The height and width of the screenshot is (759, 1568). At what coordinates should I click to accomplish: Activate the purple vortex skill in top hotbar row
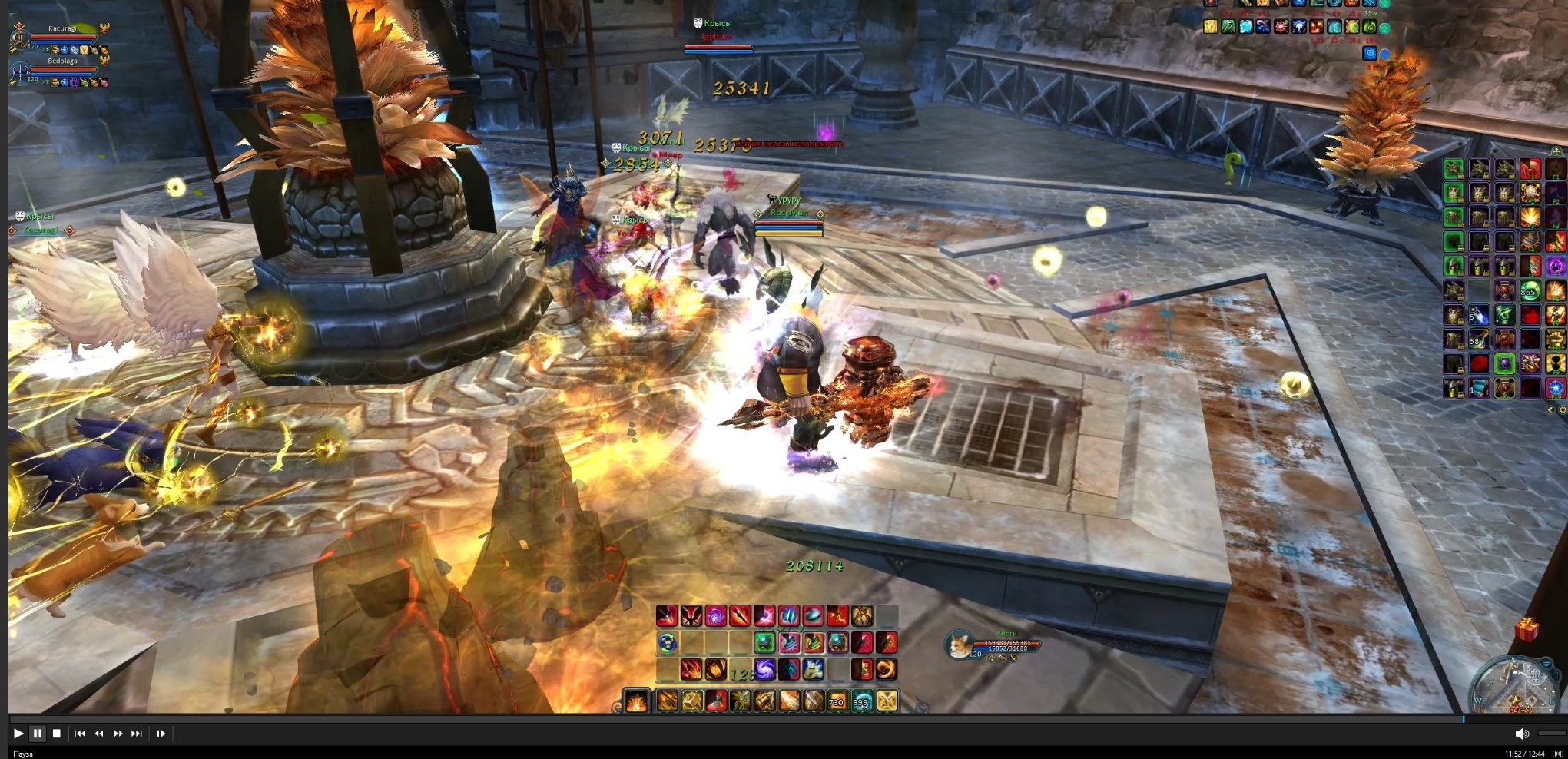pyautogui.click(x=715, y=615)
